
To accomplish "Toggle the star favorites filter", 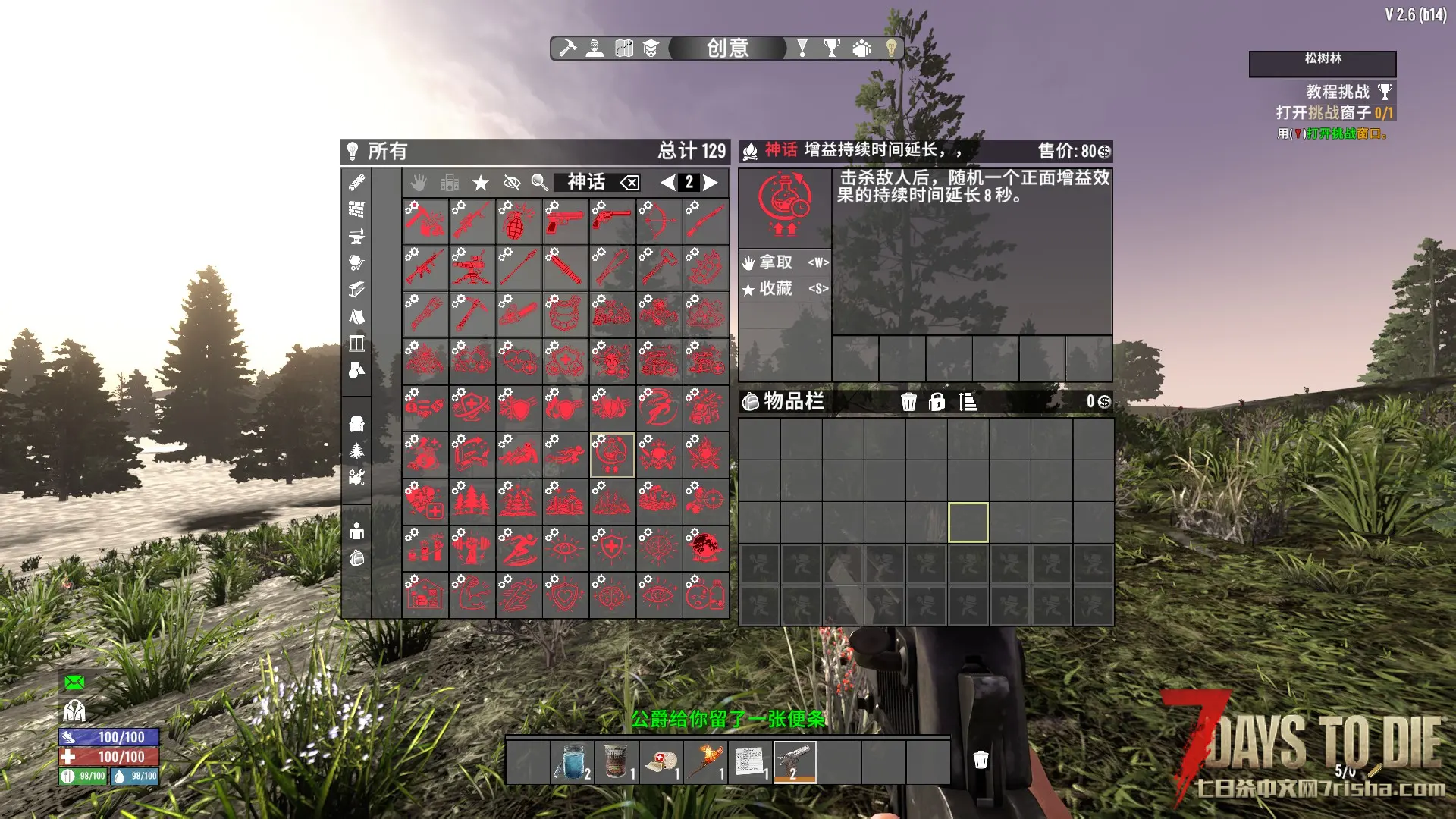I will (x=481, y=183).
